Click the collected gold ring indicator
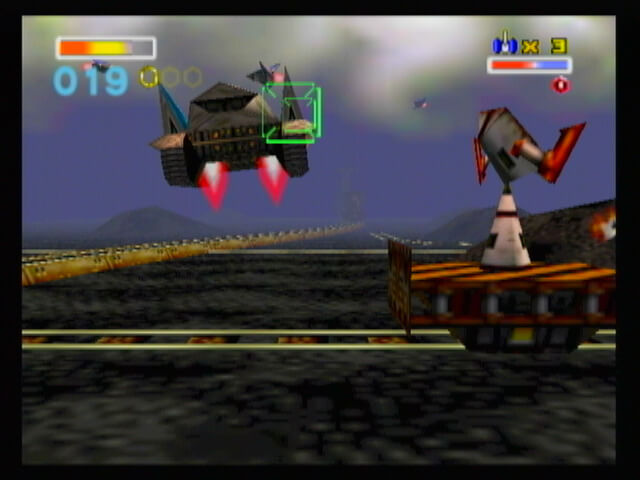Screen dimensions: 640x480 (149, 76)
